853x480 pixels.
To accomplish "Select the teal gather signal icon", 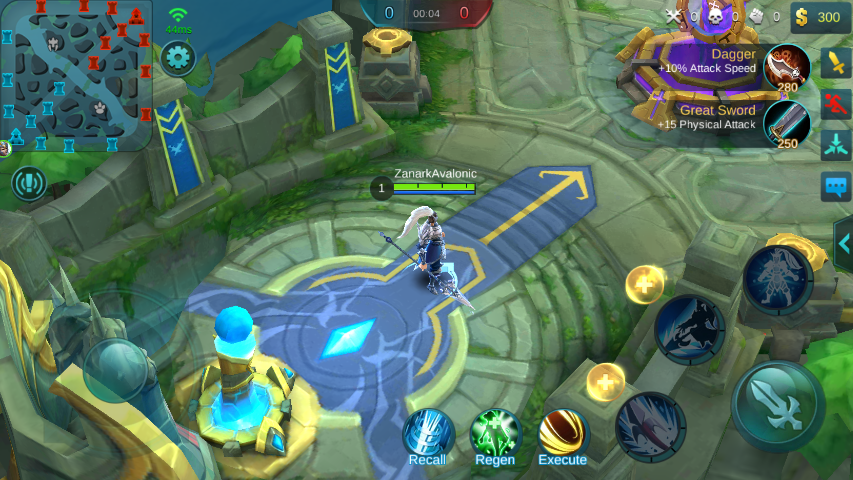I will pos(836,146).
